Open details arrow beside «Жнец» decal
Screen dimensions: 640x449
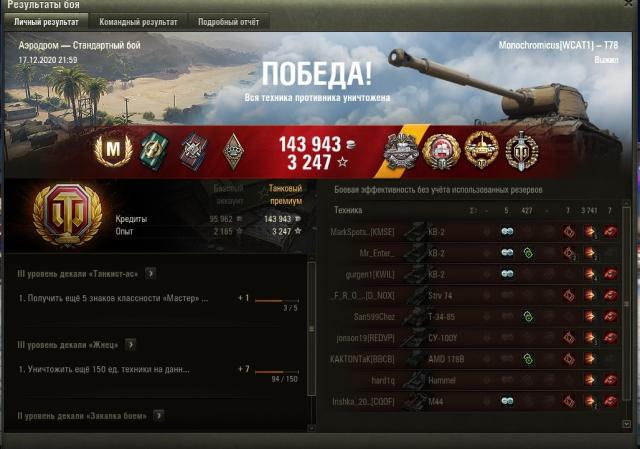[130, 344]
